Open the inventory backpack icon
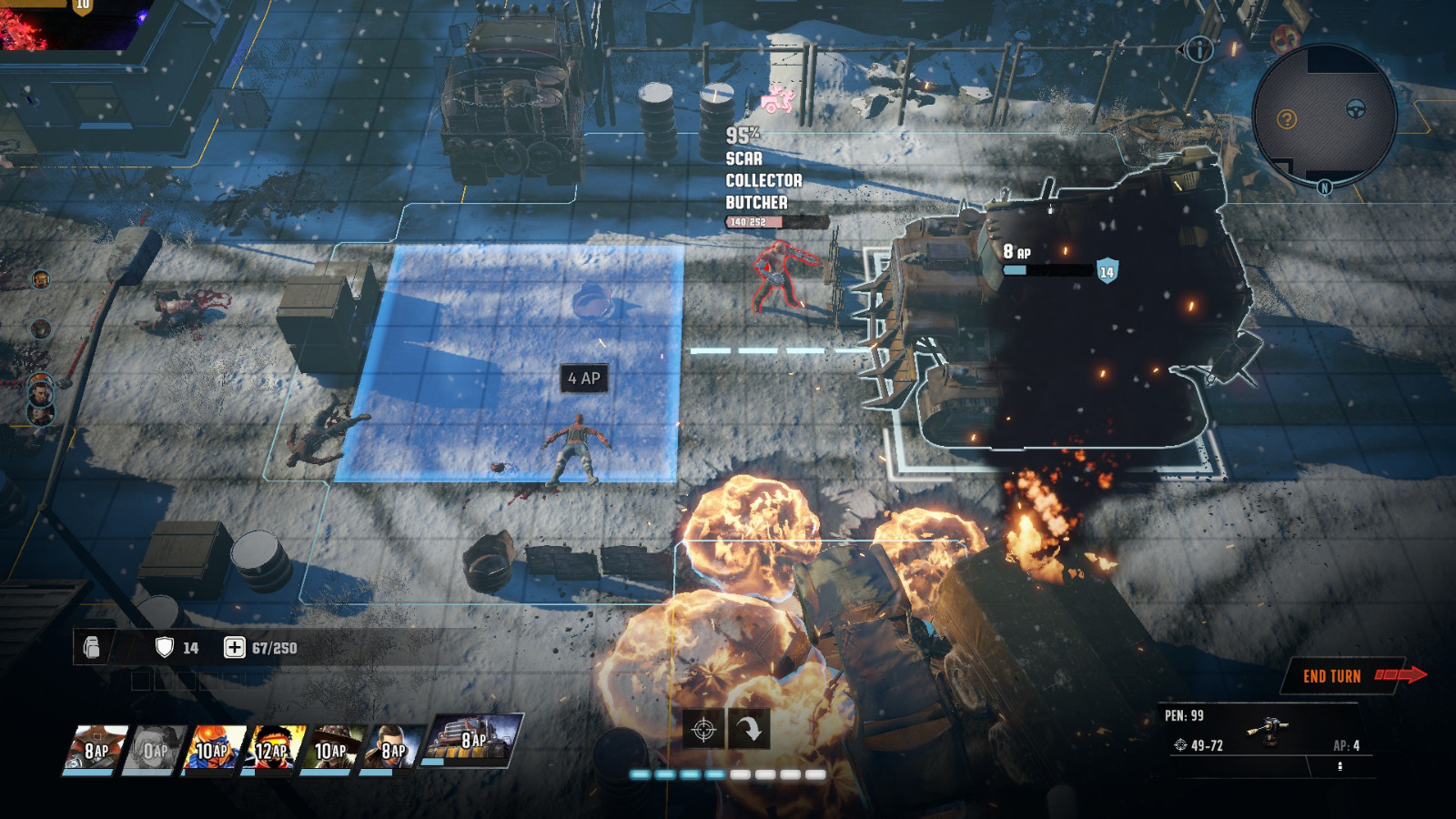Image resolution: width=1456 pixels, height=819 pixels. pos(90,648)
